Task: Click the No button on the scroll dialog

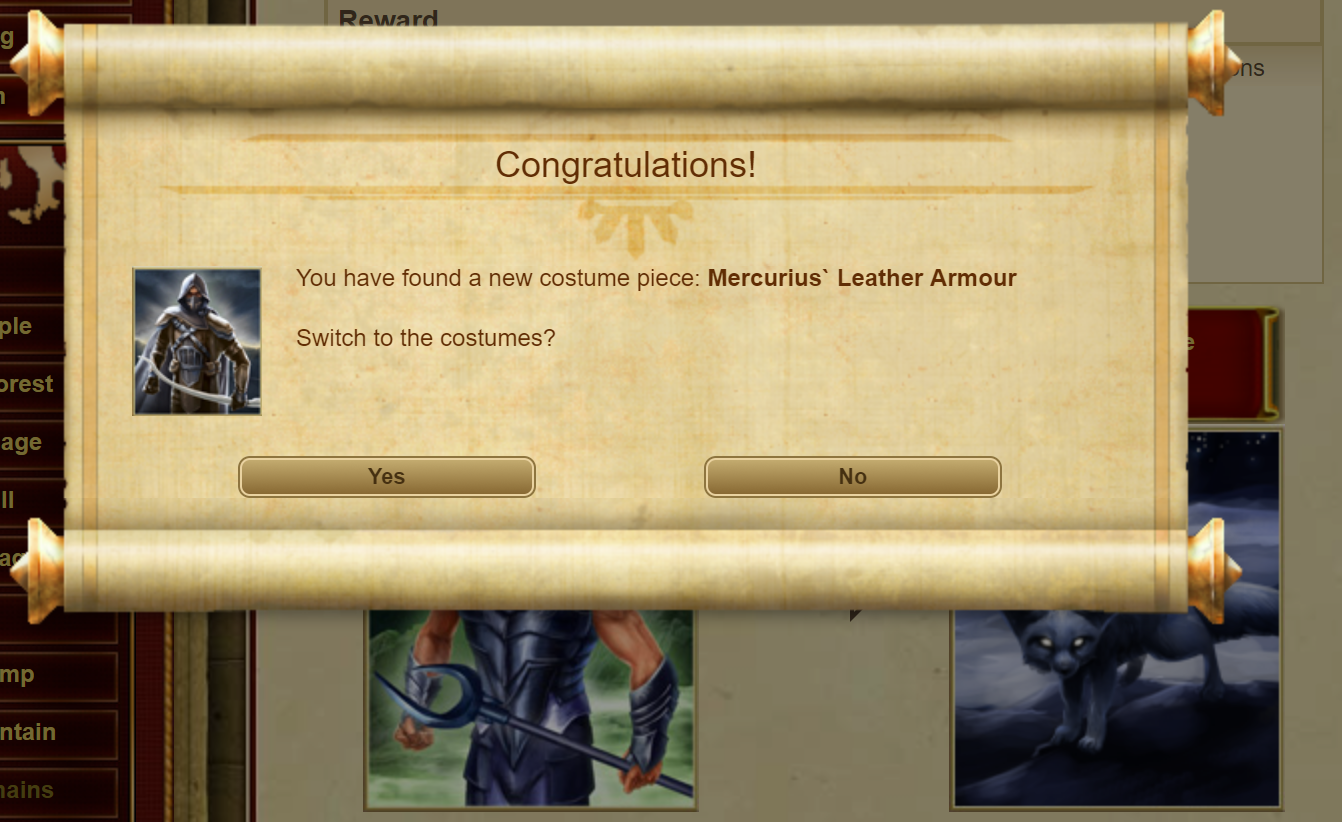Action: 852,477
